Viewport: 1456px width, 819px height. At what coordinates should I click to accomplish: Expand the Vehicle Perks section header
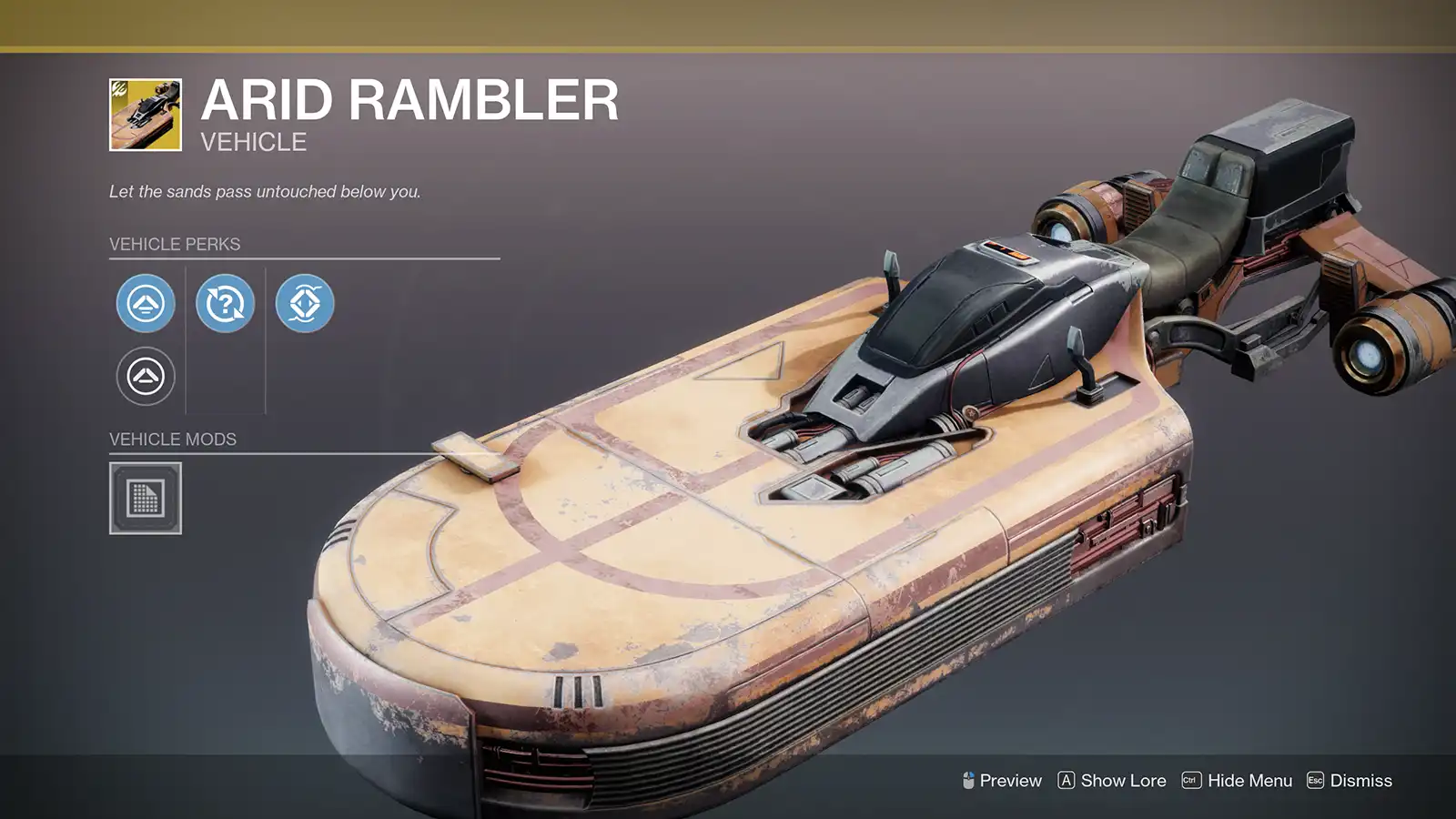(x=173, y=244)
